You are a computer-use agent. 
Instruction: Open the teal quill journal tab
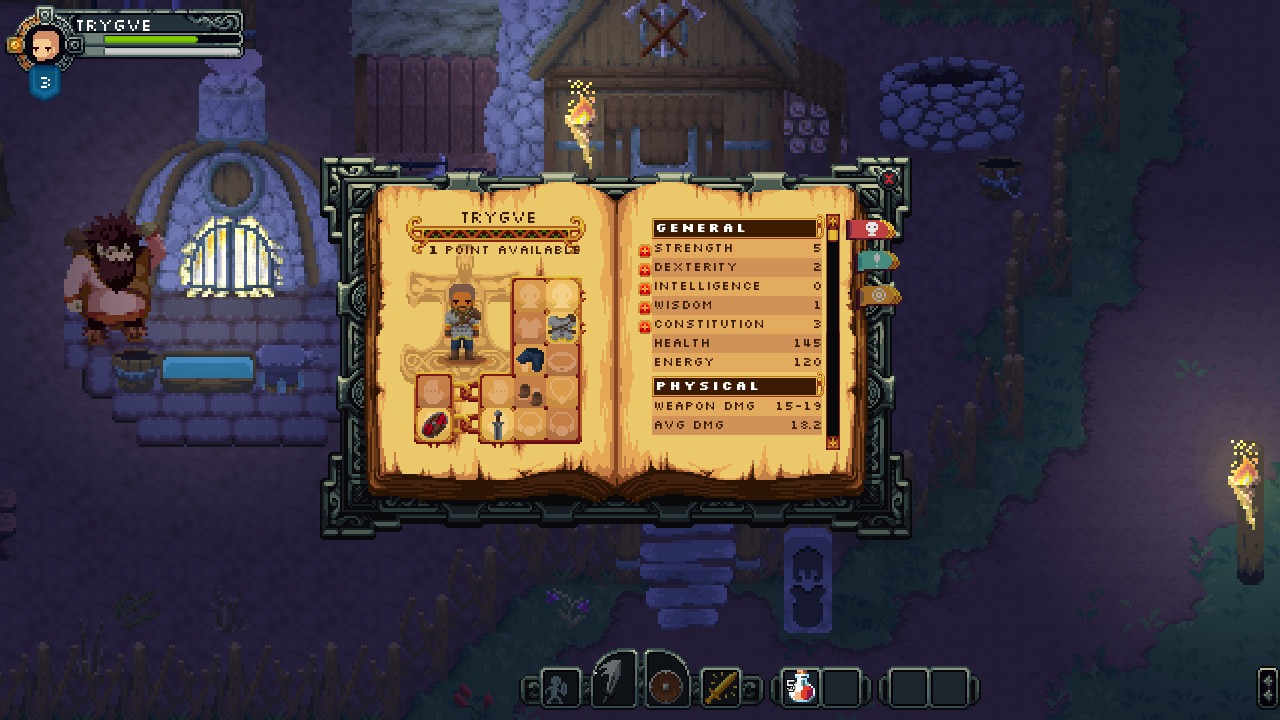[x=875, y=260]
